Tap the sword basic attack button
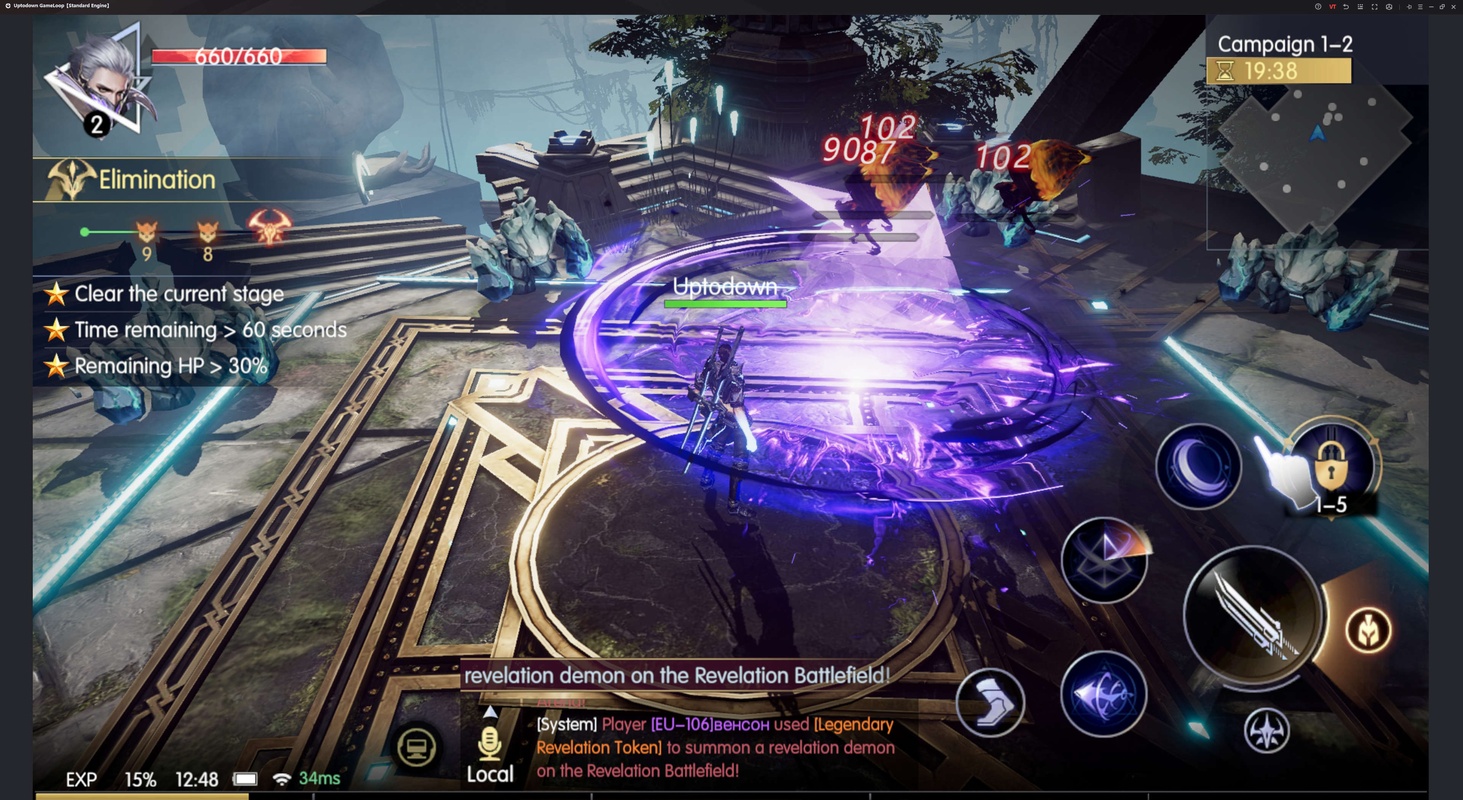 (x=1253, y=616)
